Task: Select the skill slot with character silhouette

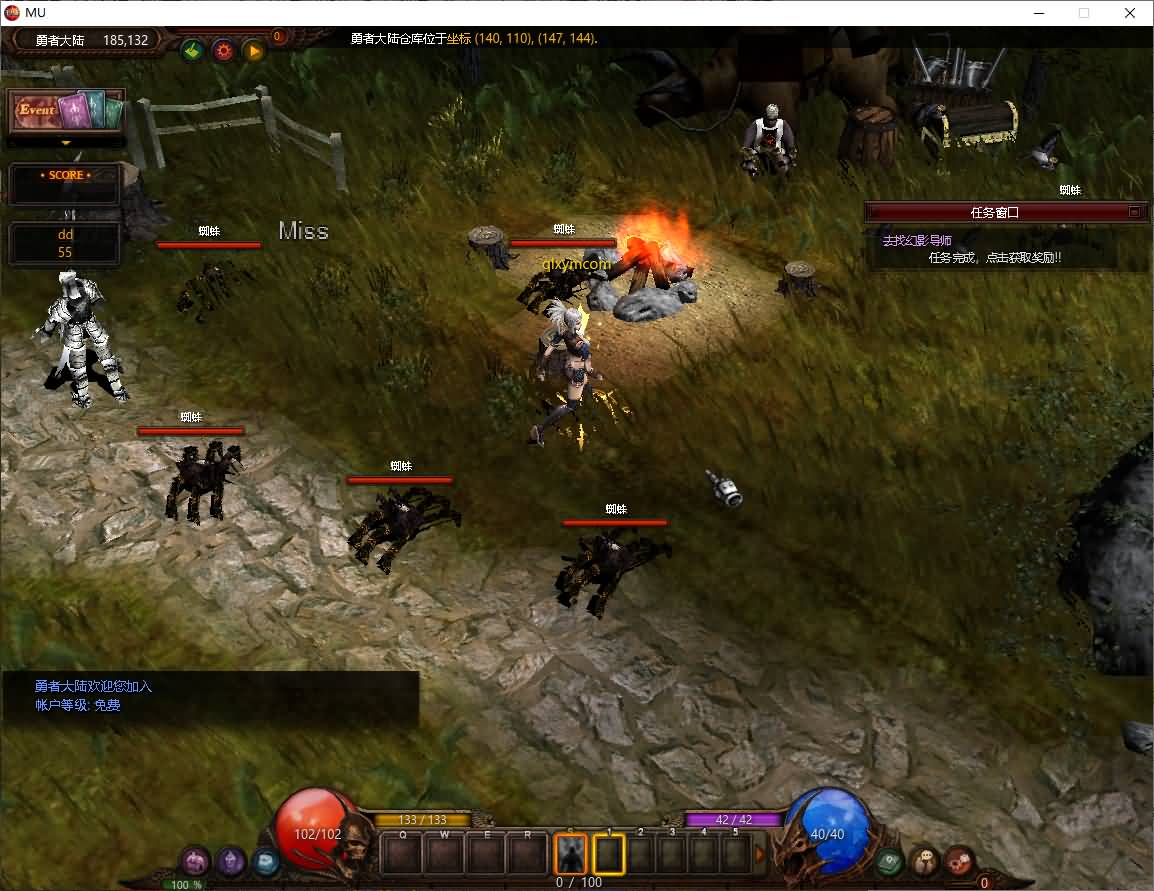Action: 571,855
